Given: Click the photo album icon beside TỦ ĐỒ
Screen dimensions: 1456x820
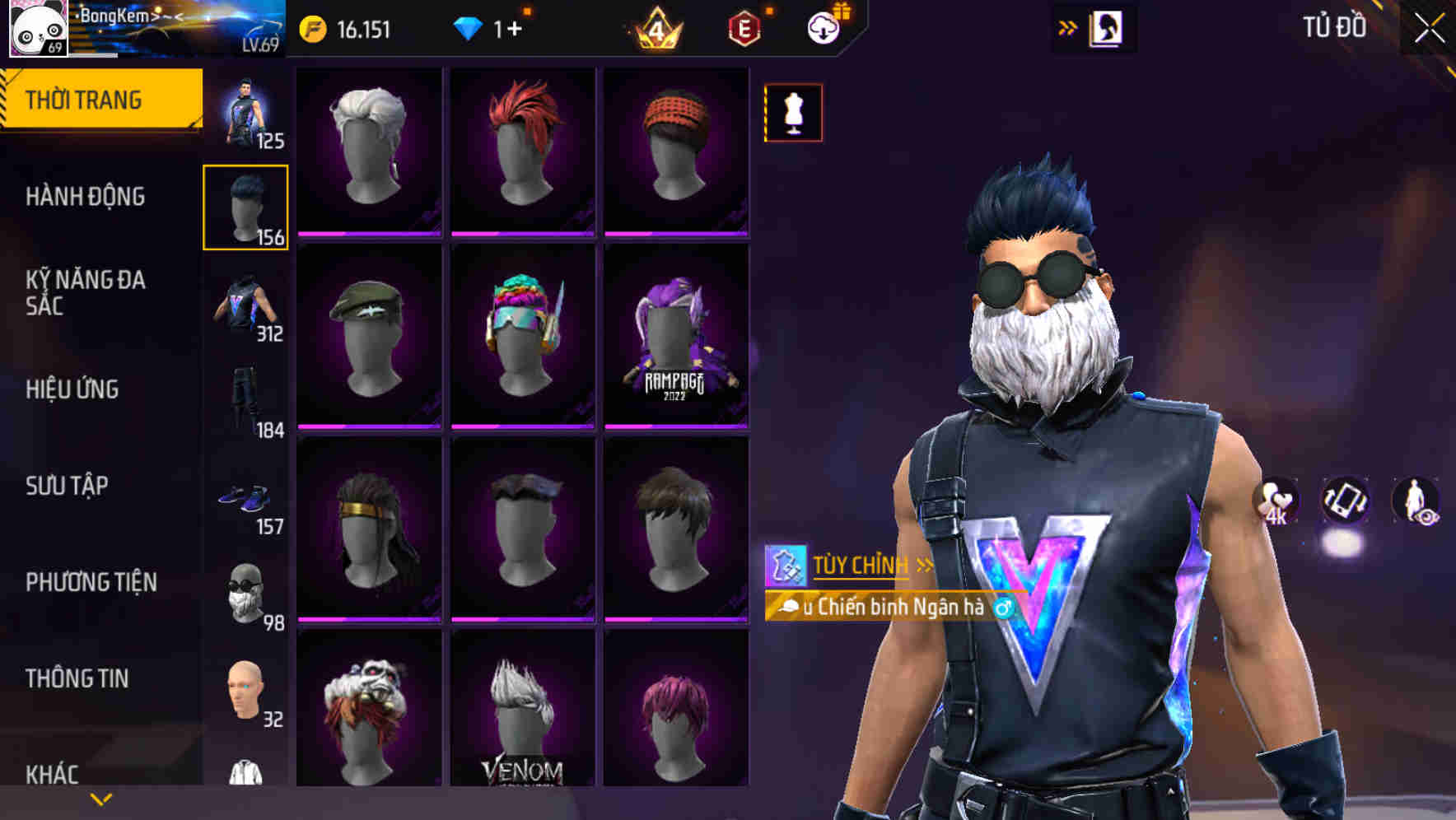Looking at the screenshot, I should (x=1108, y=27).
